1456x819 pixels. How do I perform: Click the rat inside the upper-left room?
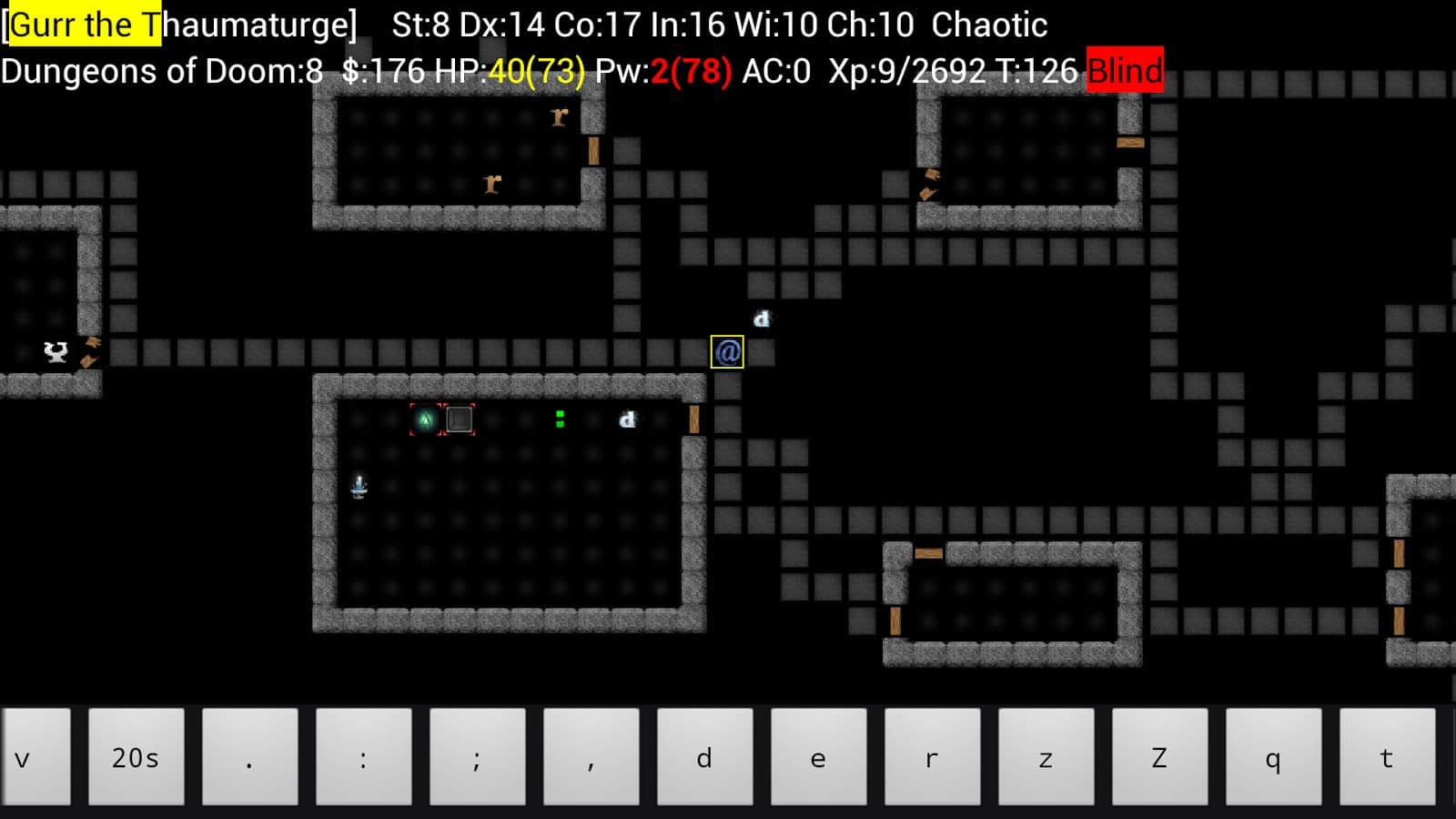click(491, 184)
